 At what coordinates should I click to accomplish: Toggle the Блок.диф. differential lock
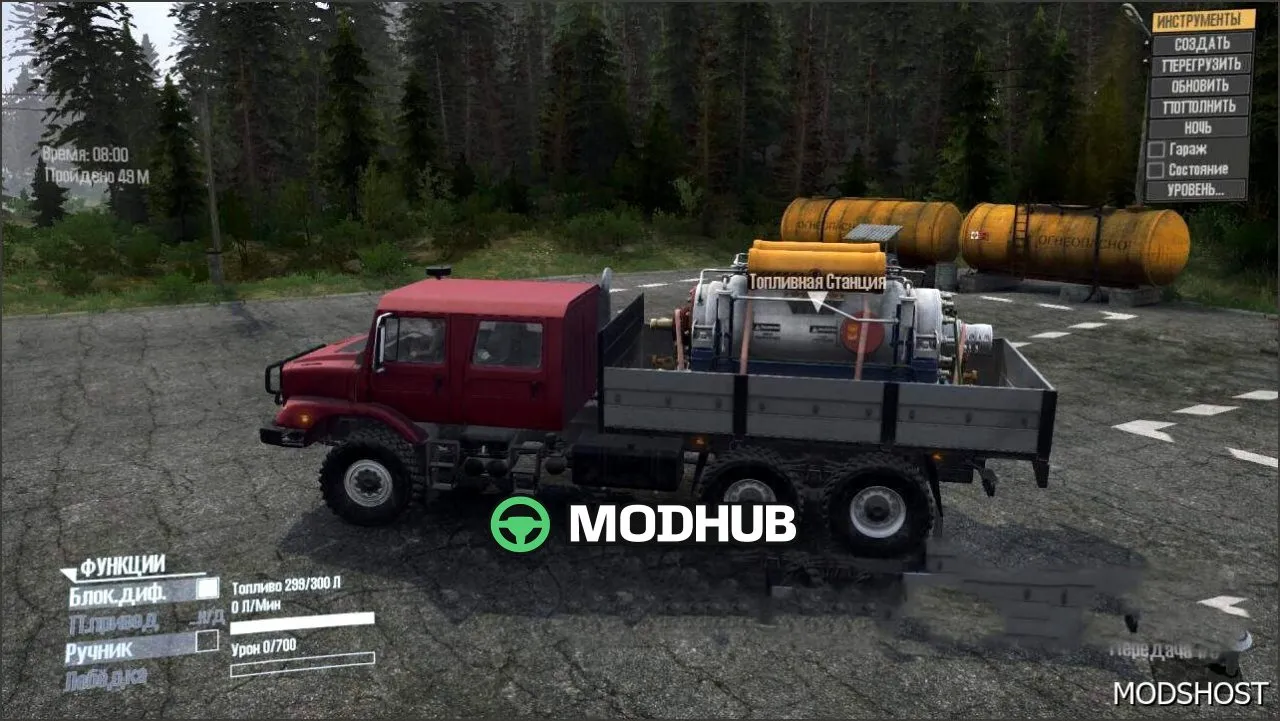click(x=207, y=589)
